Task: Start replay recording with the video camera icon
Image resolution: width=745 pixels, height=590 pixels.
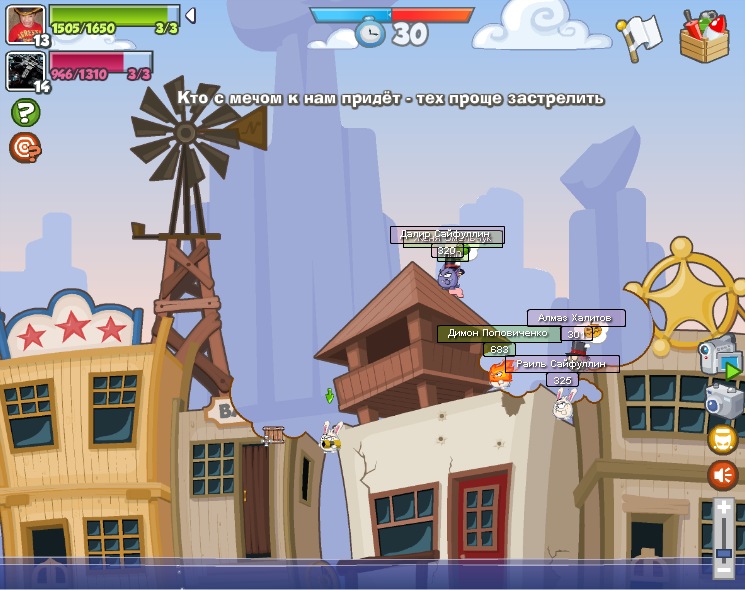Action: click(718, 354)
